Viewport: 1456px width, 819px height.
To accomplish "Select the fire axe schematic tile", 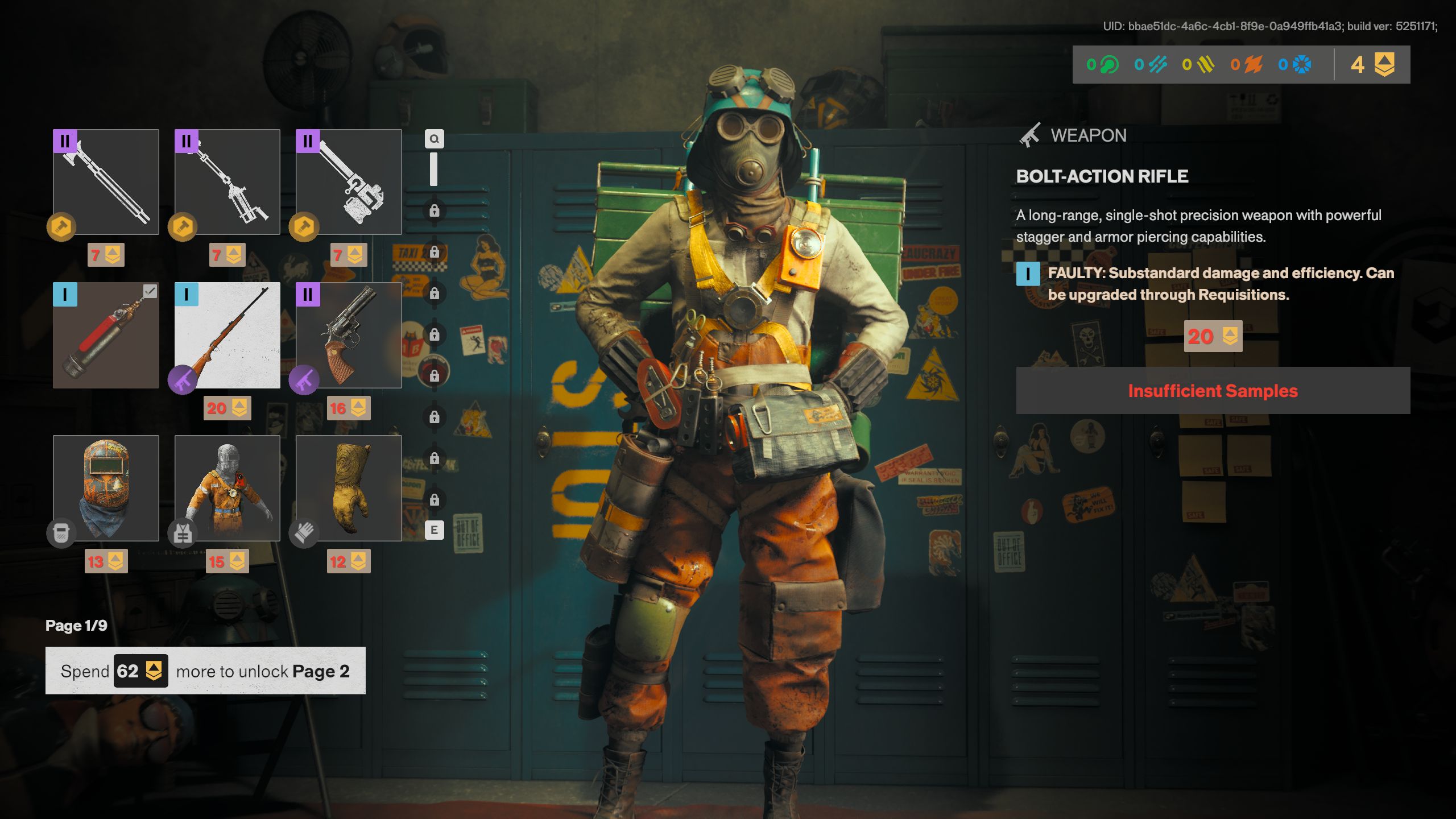I will tap(106, 181).
